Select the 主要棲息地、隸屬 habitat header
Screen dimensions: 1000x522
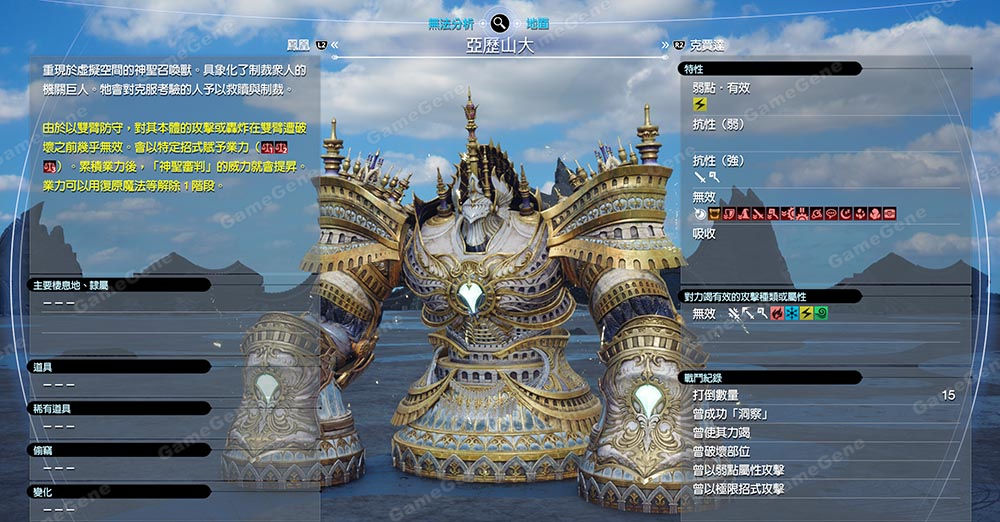tap(118, 285)
